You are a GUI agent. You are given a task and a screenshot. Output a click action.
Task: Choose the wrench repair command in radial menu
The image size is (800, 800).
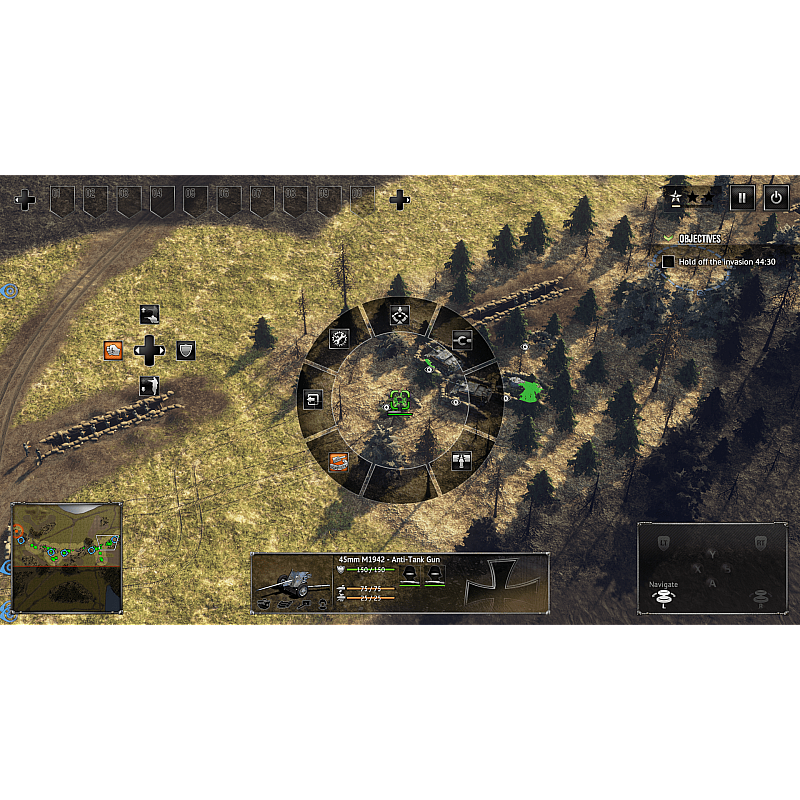pyautogui.click(x=340, y=338)
